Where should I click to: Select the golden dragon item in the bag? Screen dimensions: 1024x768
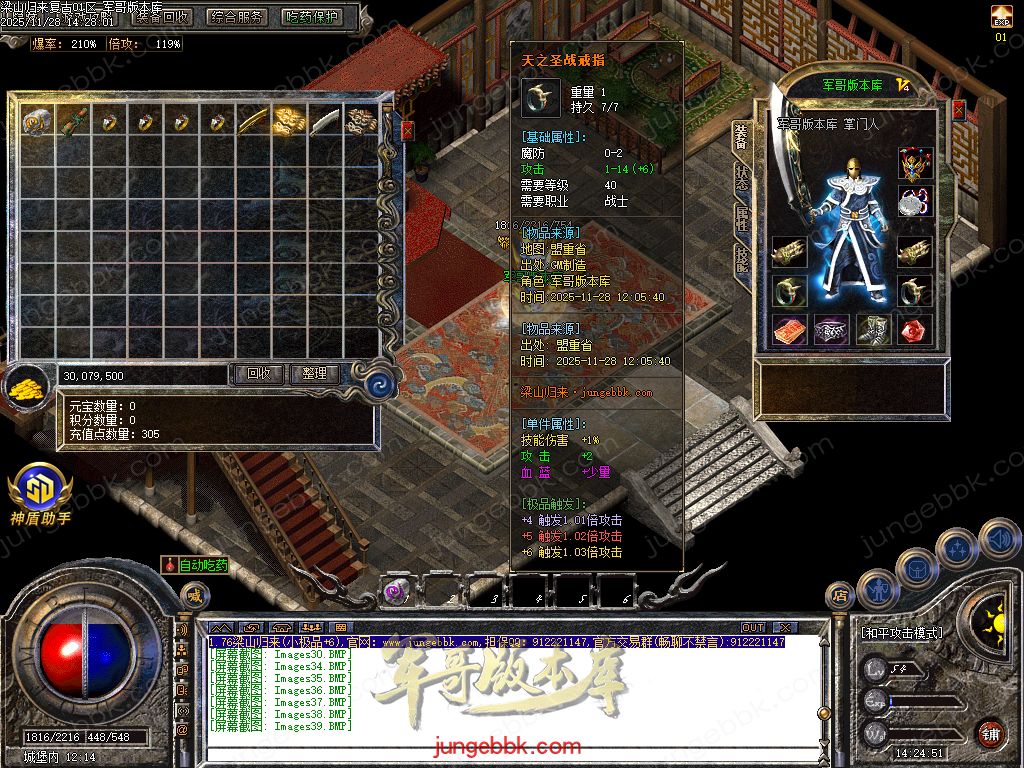[x=290, y=122]
